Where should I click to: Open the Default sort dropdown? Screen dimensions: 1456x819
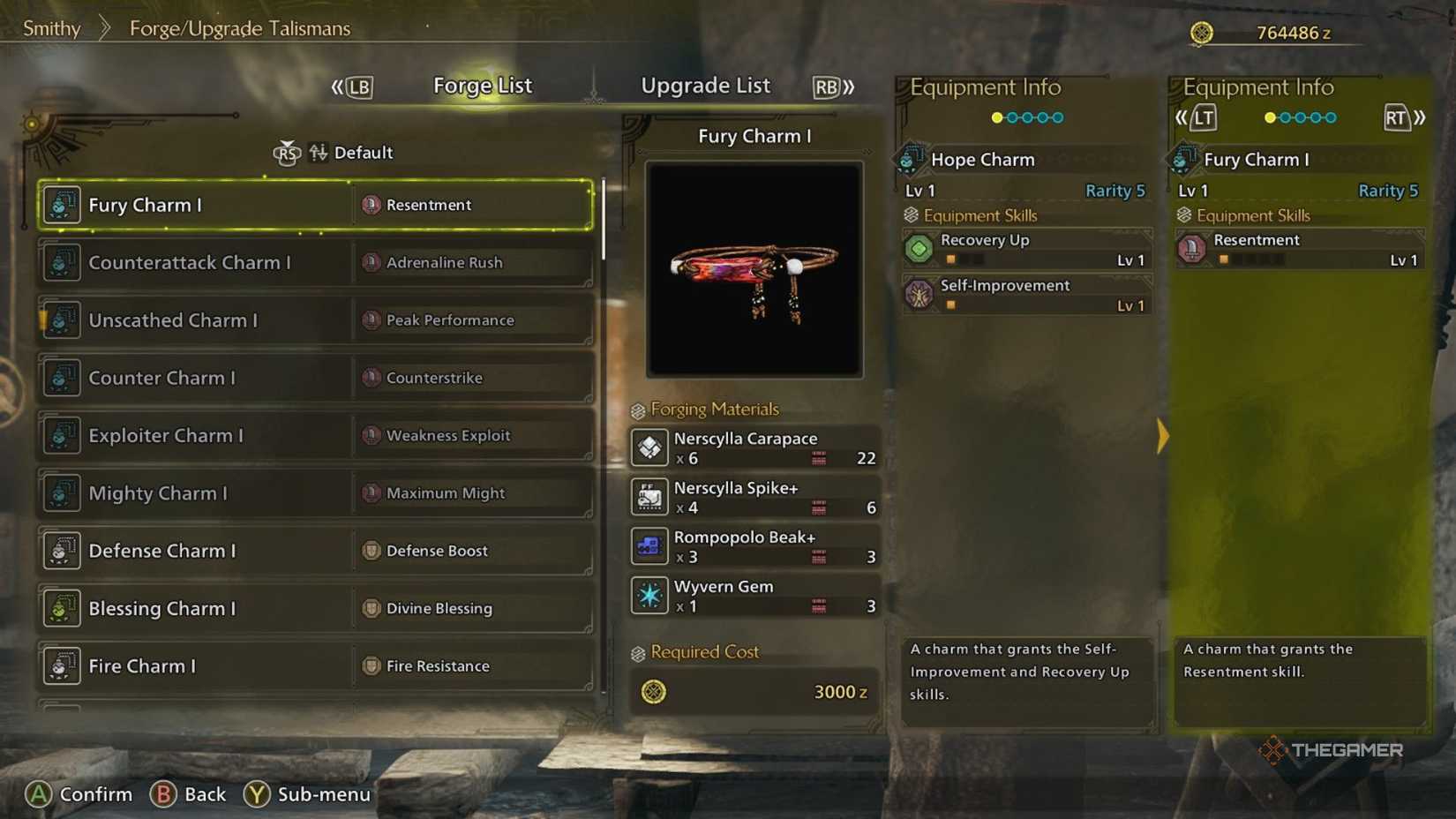click(364, 152)
